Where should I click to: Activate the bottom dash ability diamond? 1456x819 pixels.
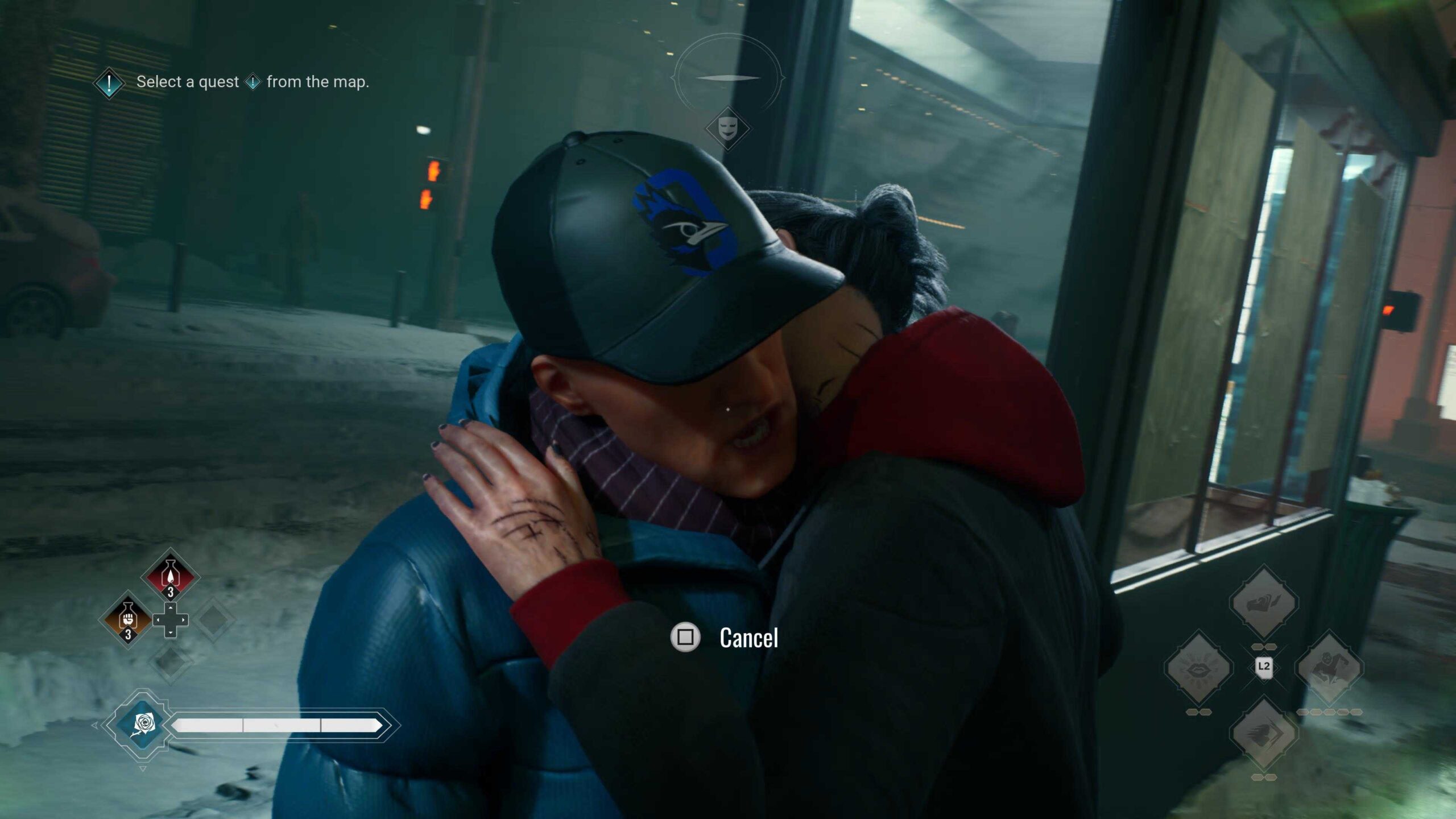point(1263,733)
